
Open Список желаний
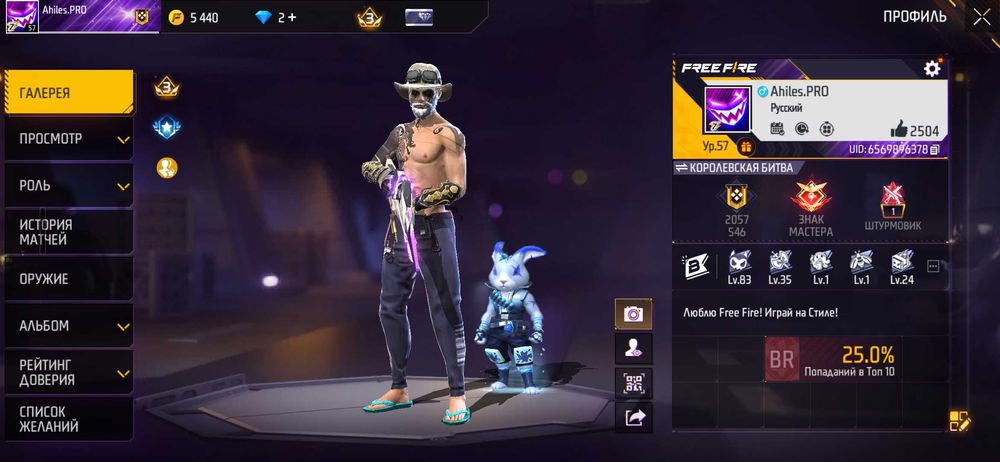67,419
